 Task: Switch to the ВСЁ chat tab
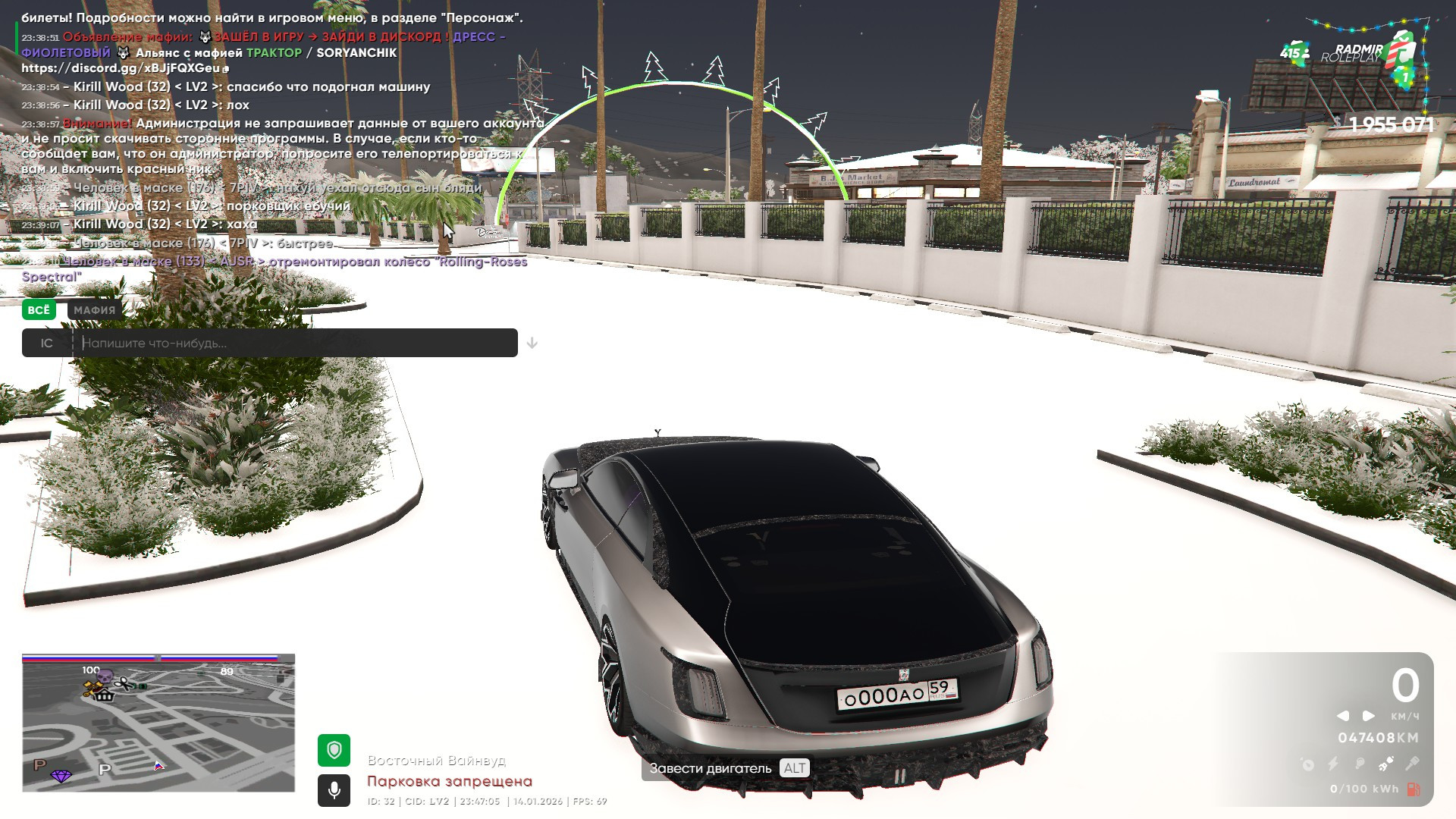click(39, 309)
